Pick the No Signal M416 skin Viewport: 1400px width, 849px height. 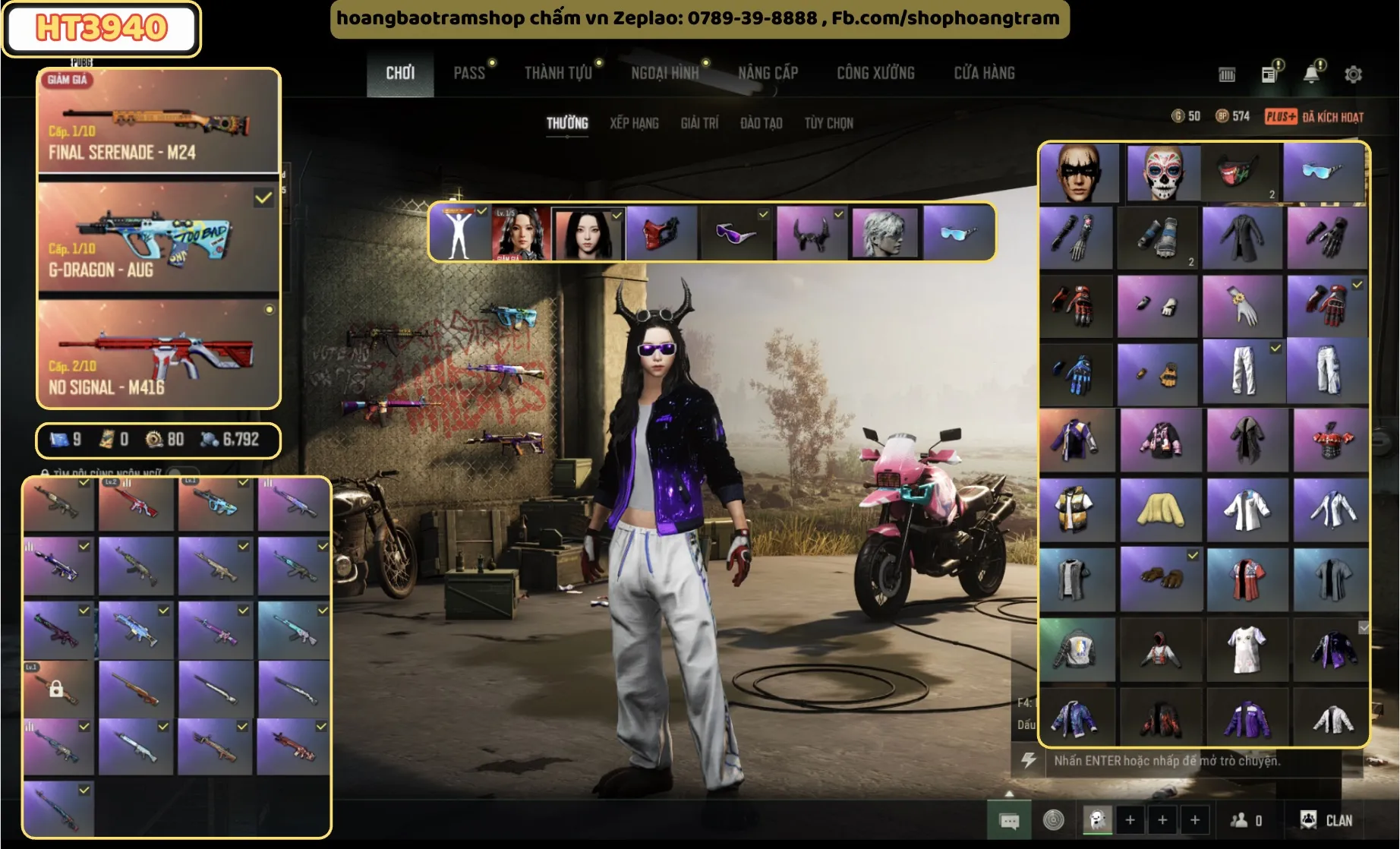159,353
